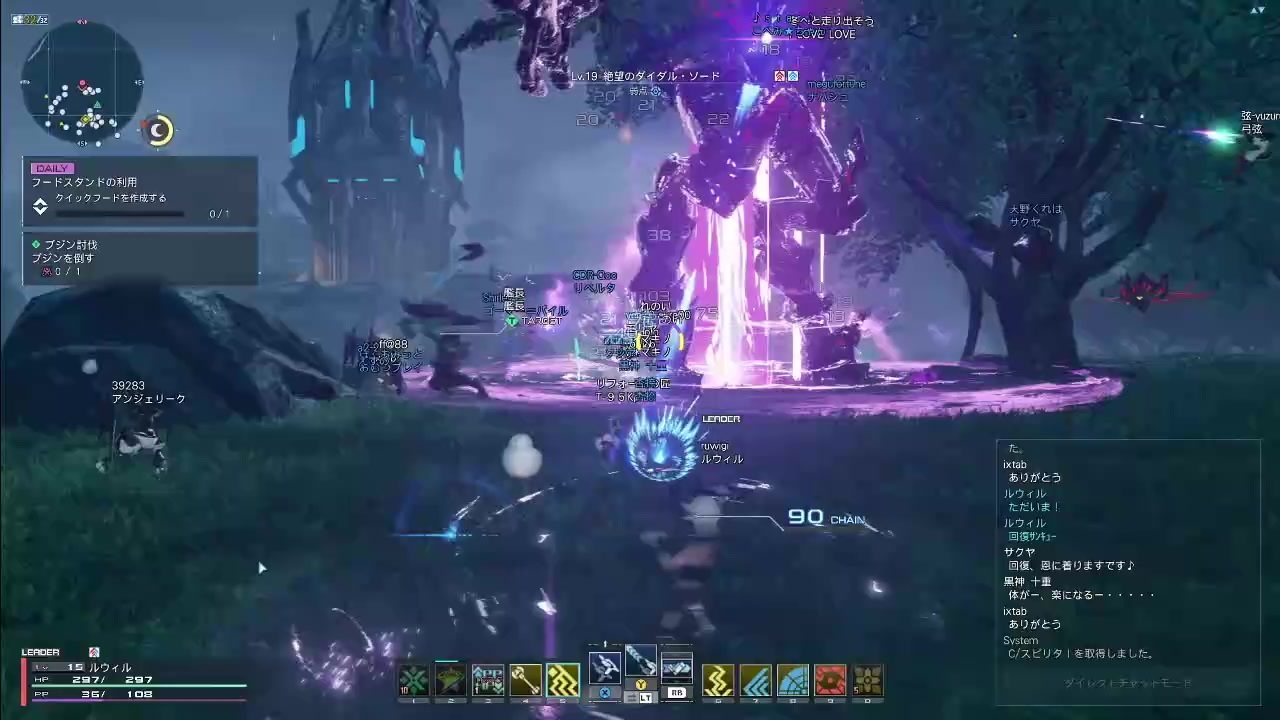Image resolution: width=1280 pixels, height=720 pixels.
Task: Click the diamond expander on the food stand quest
Action: pyautogui.click(x=39, y=203)
